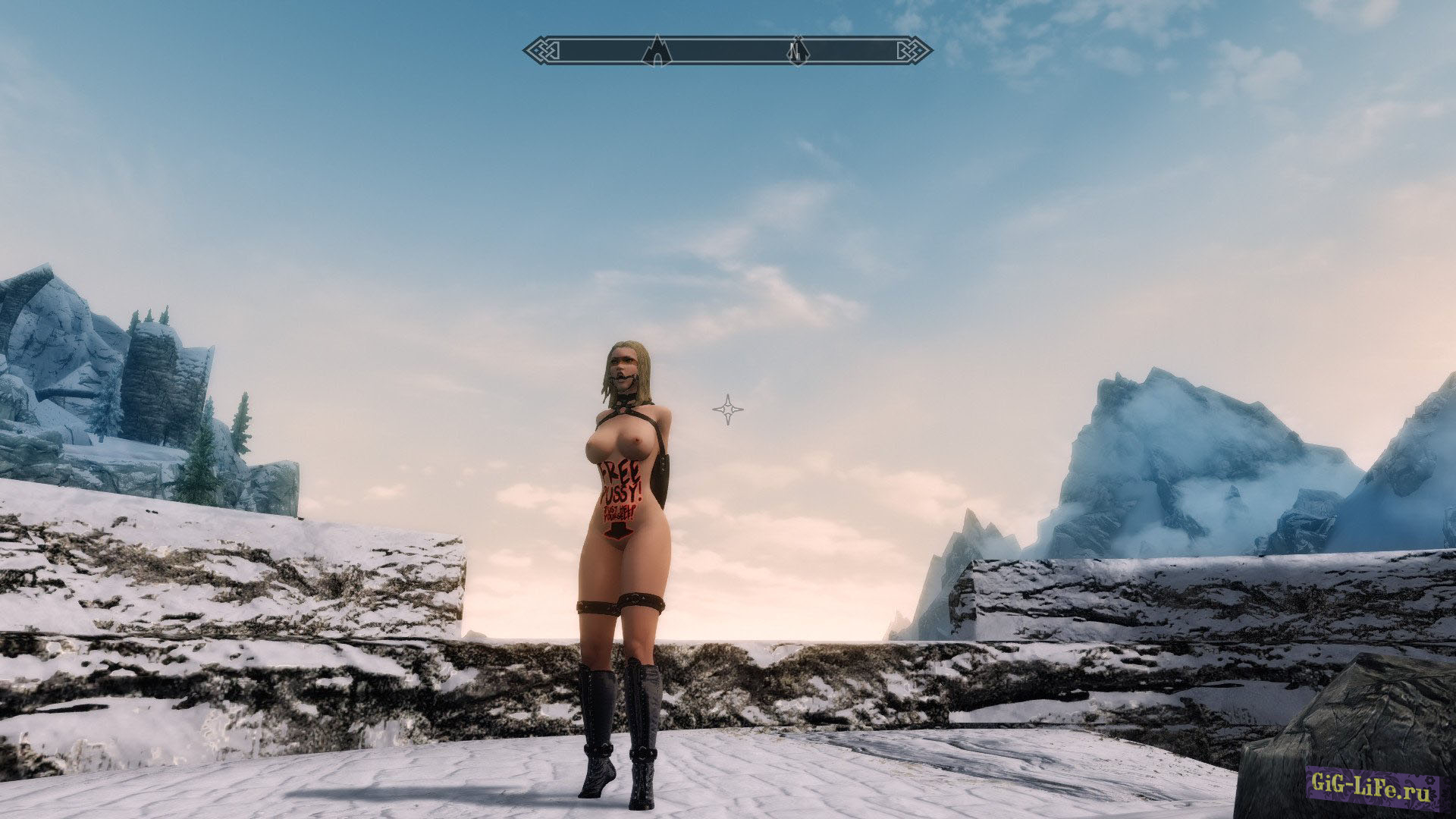The height and width of the screenshot is (819, 1456).
Task: Select the north indicator on the compass
Action: 796,51
